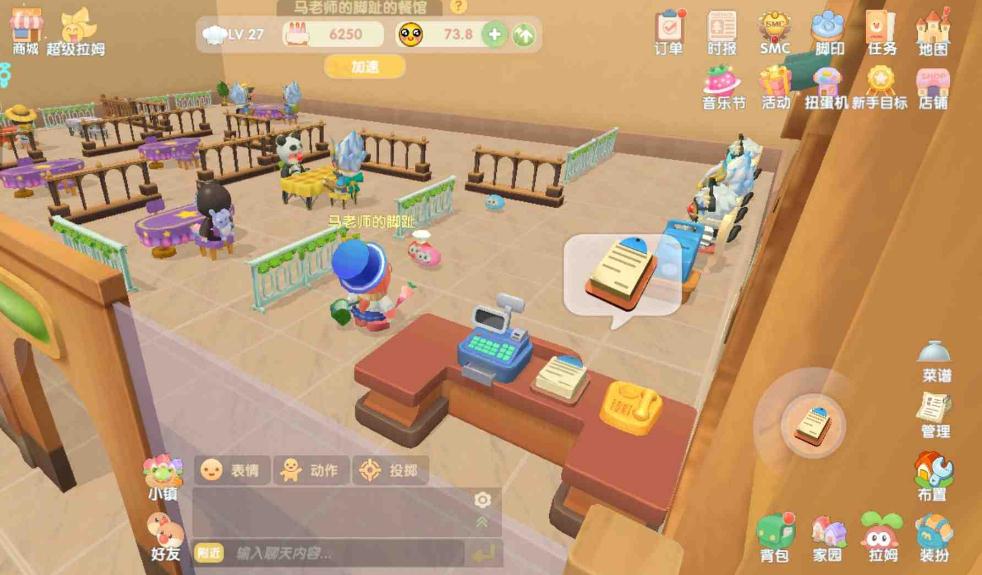Open the 超级拉姆 menu
Screen dimensions: 982x575
pos(75,30)
